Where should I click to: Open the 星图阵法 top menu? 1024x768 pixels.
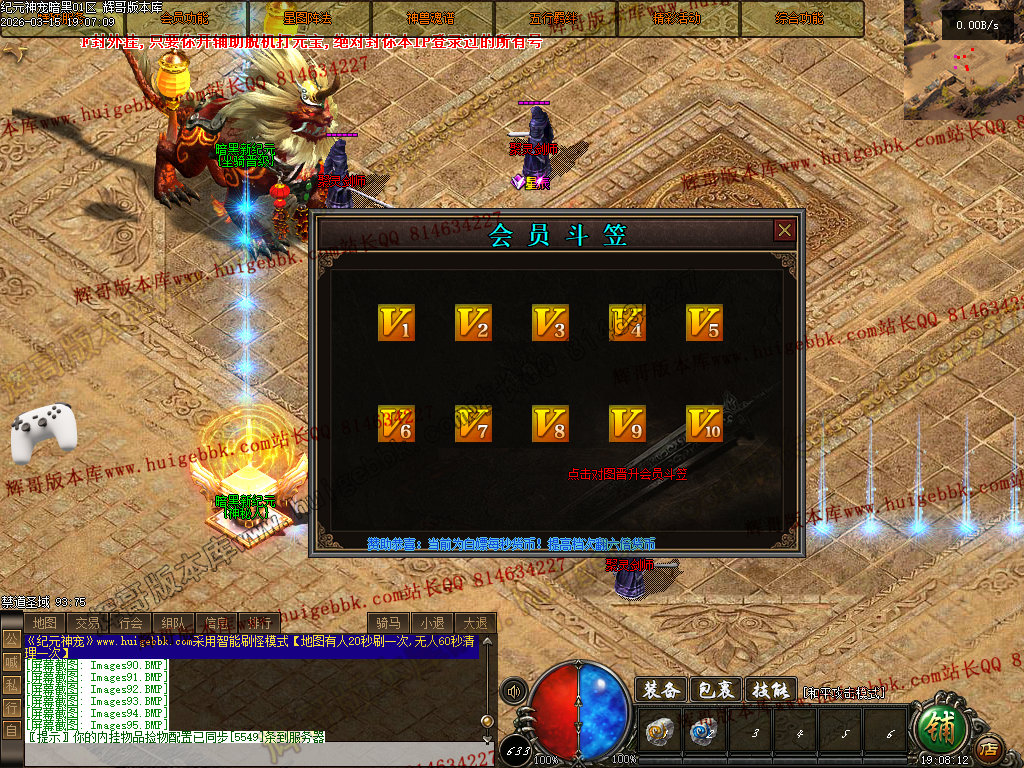point(308,18)
